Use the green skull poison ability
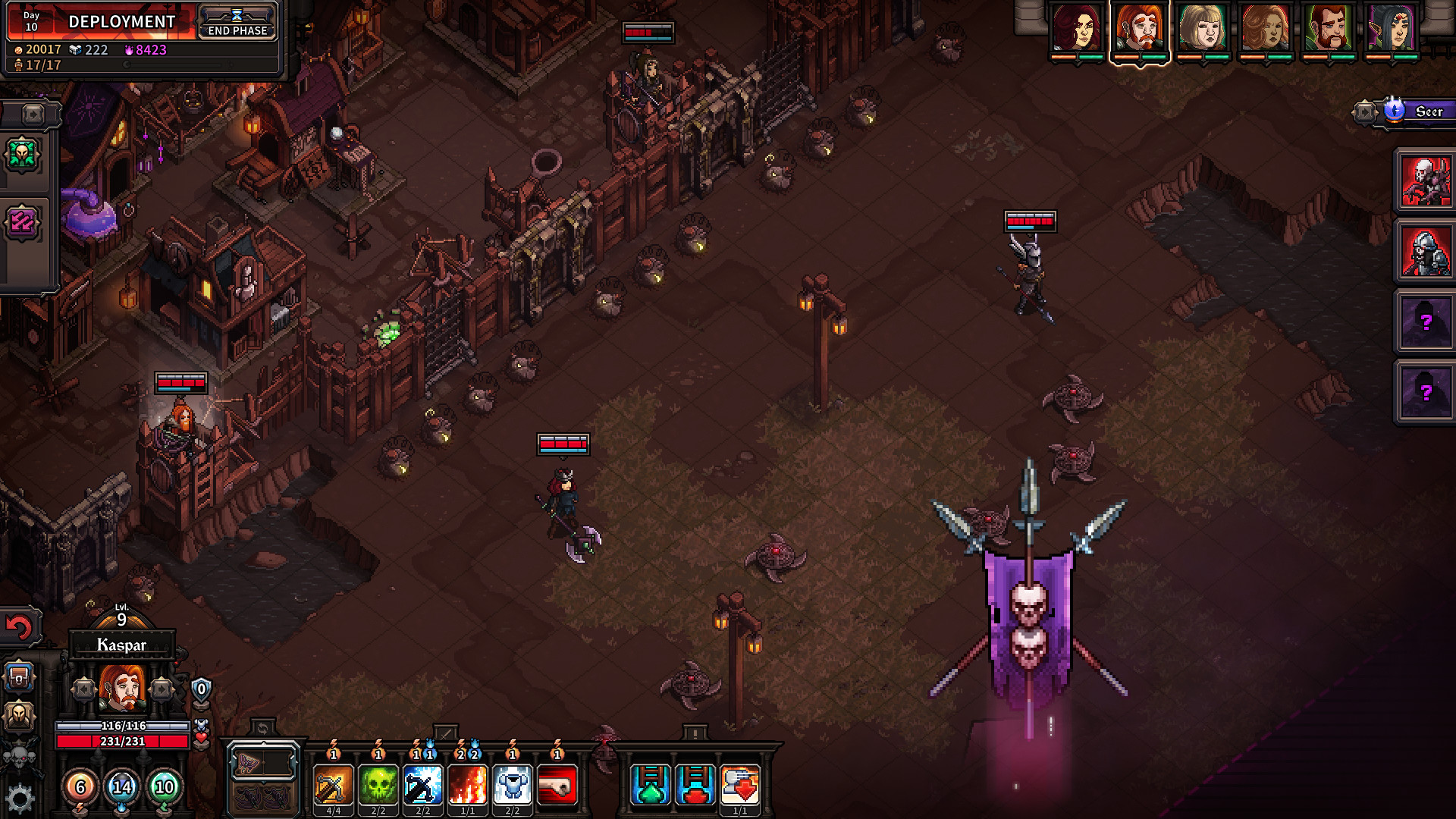The image size is (1456, 819). (x=378, y=786)
